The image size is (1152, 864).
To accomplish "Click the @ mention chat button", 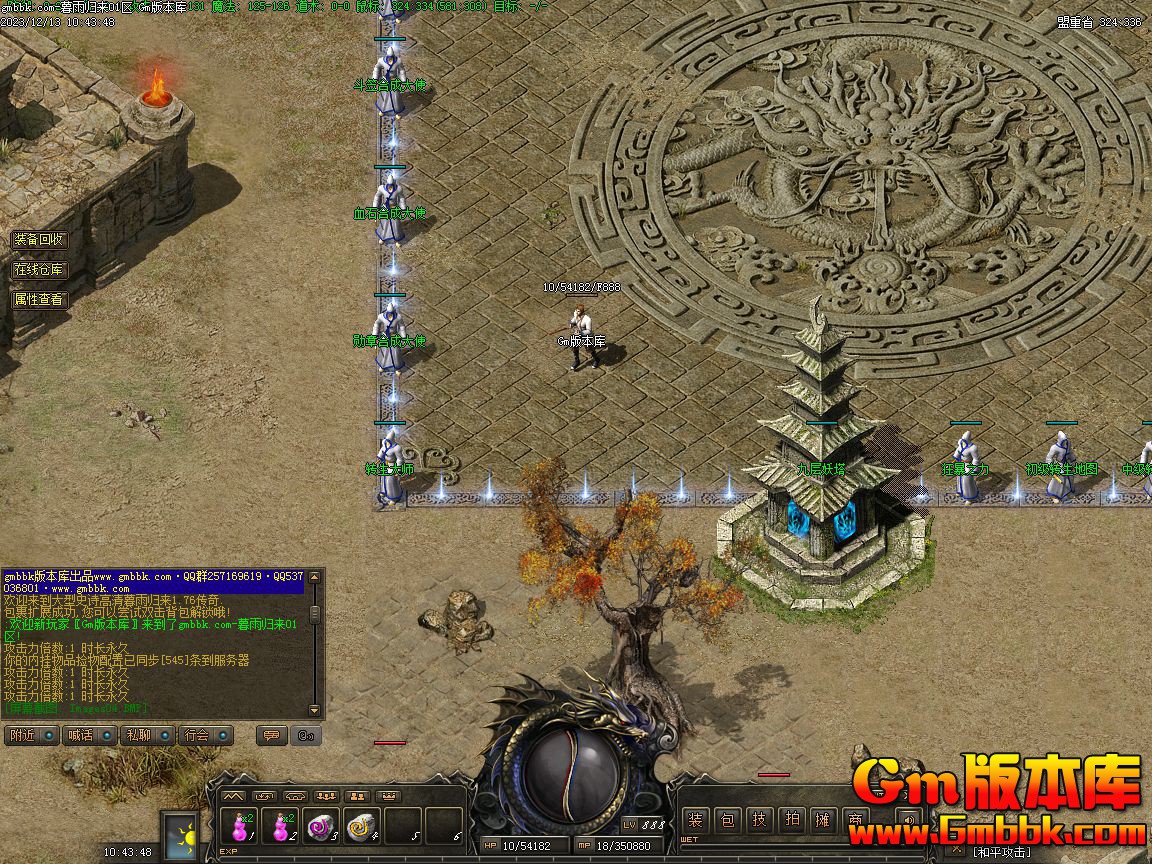I will [x=306, y=735].
